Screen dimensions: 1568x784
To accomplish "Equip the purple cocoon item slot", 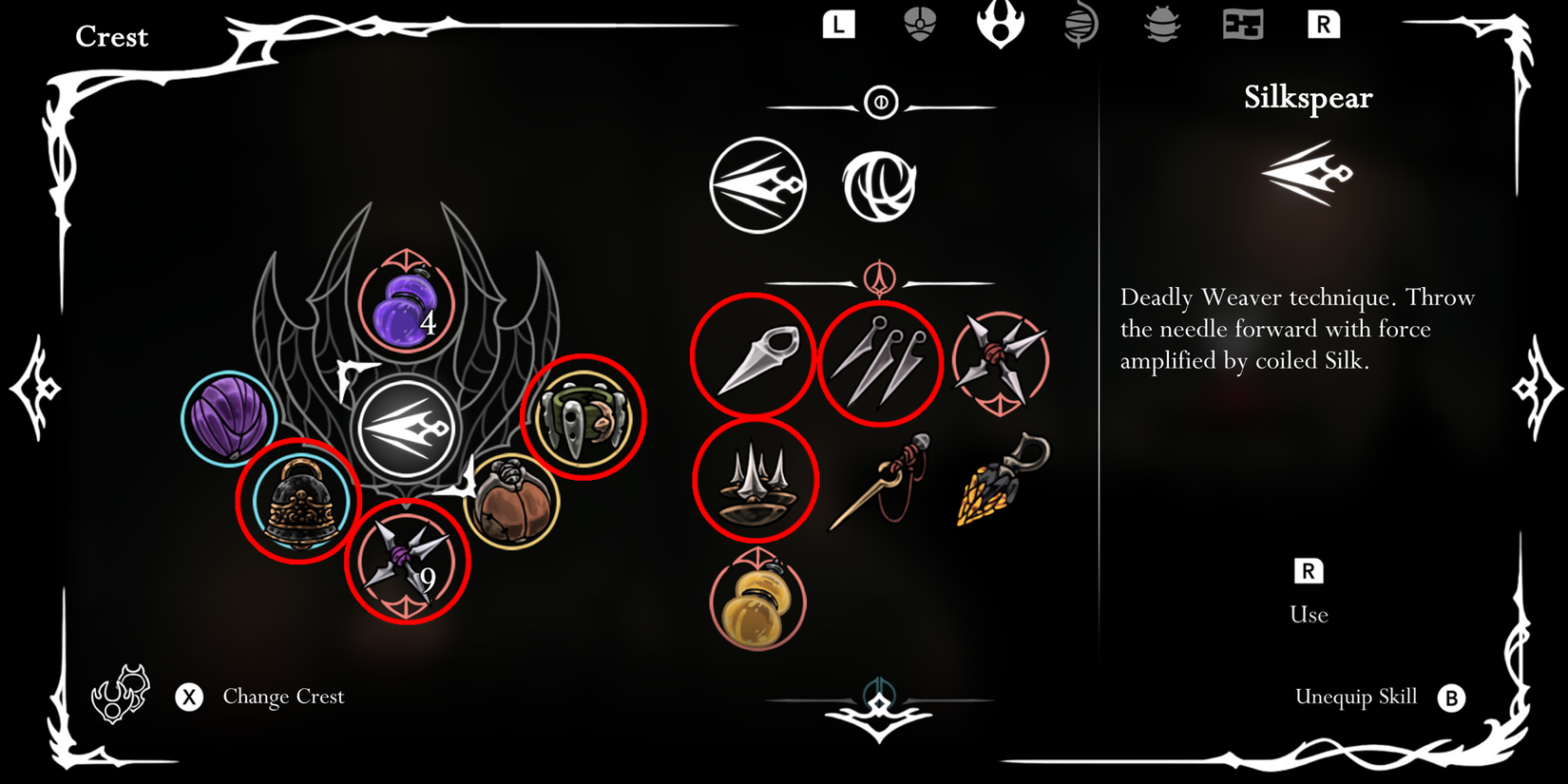I will point(229,416).
